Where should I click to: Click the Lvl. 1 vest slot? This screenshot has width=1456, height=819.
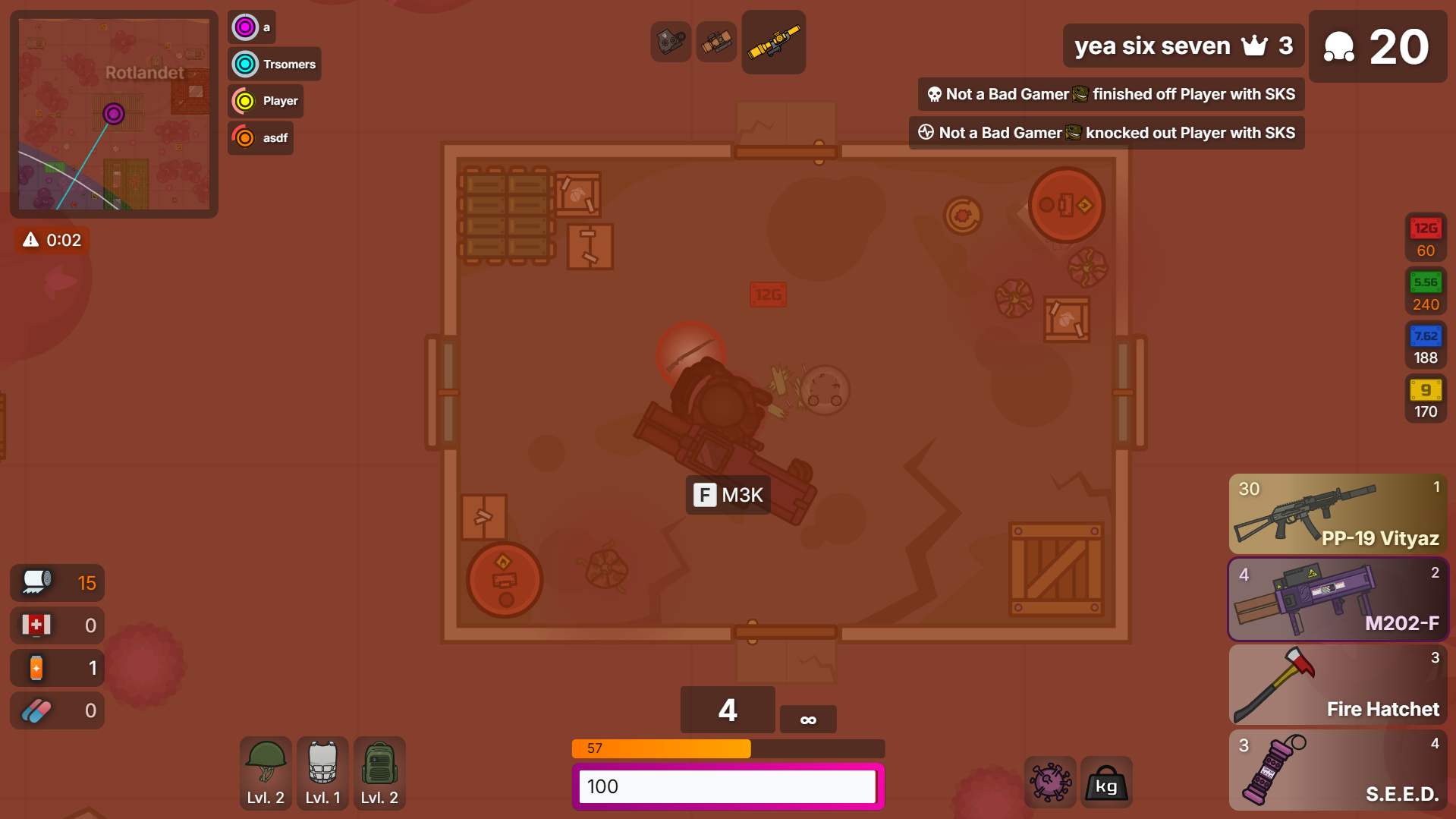pos(322,773)
